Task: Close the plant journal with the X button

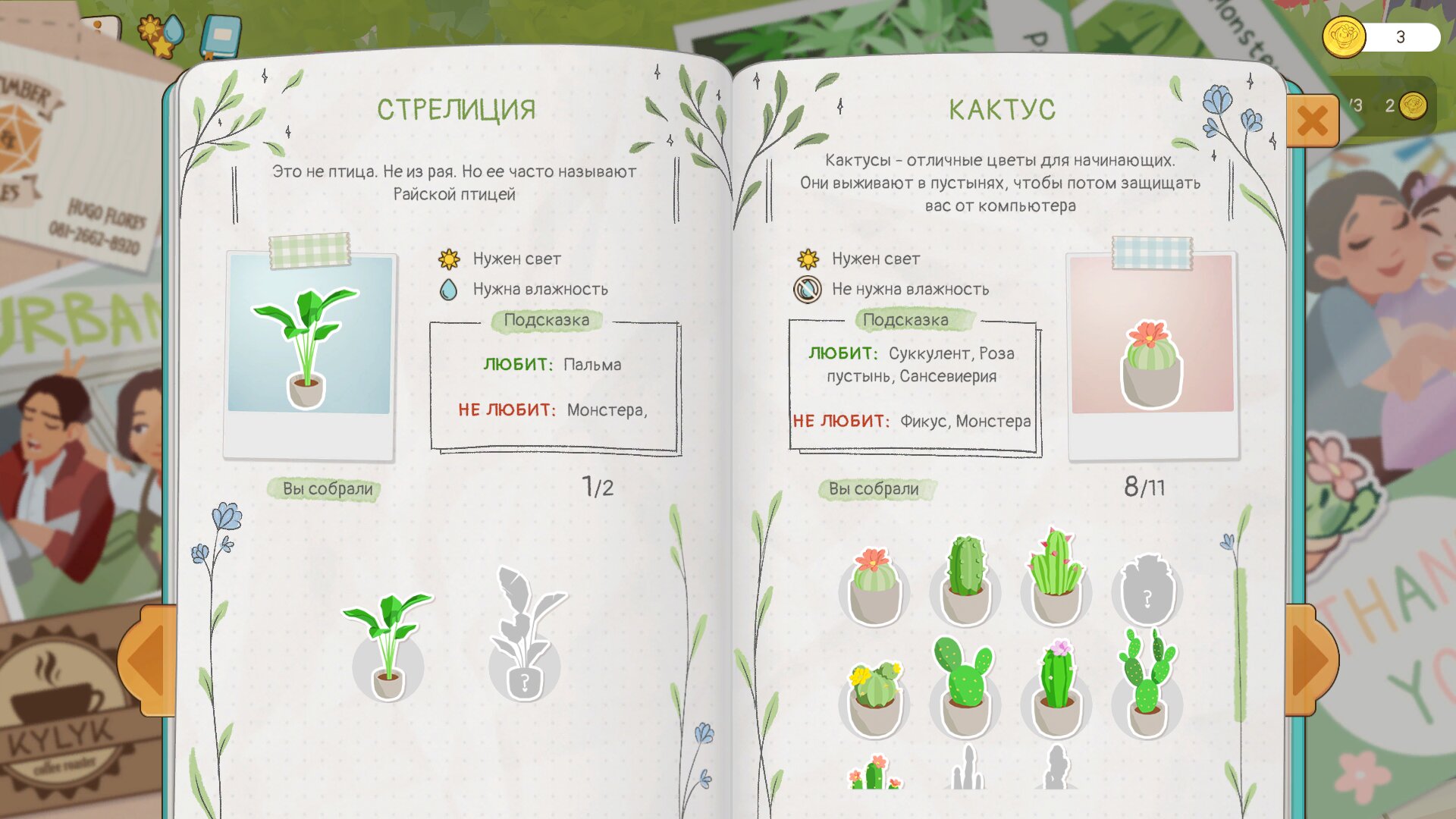Action: tap(1312, 121)
